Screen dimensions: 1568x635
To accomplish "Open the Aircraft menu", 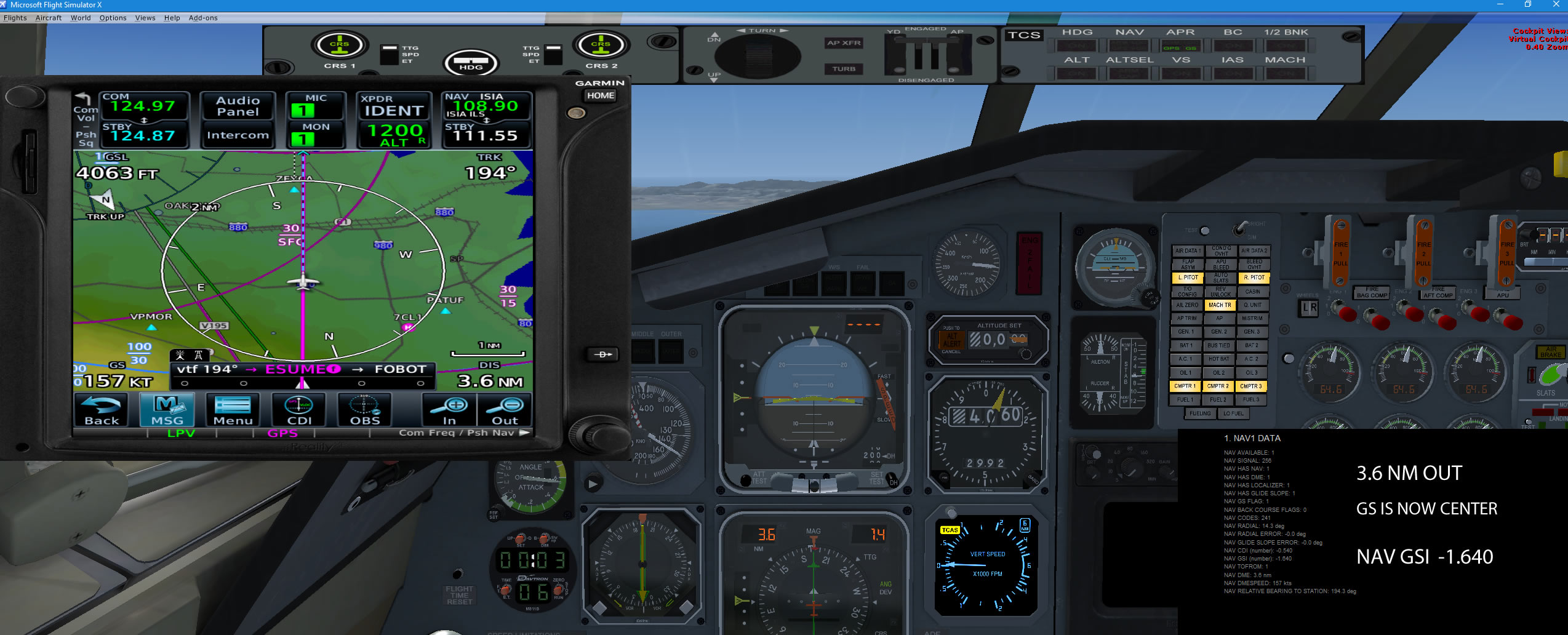I will tap(49, 18).
